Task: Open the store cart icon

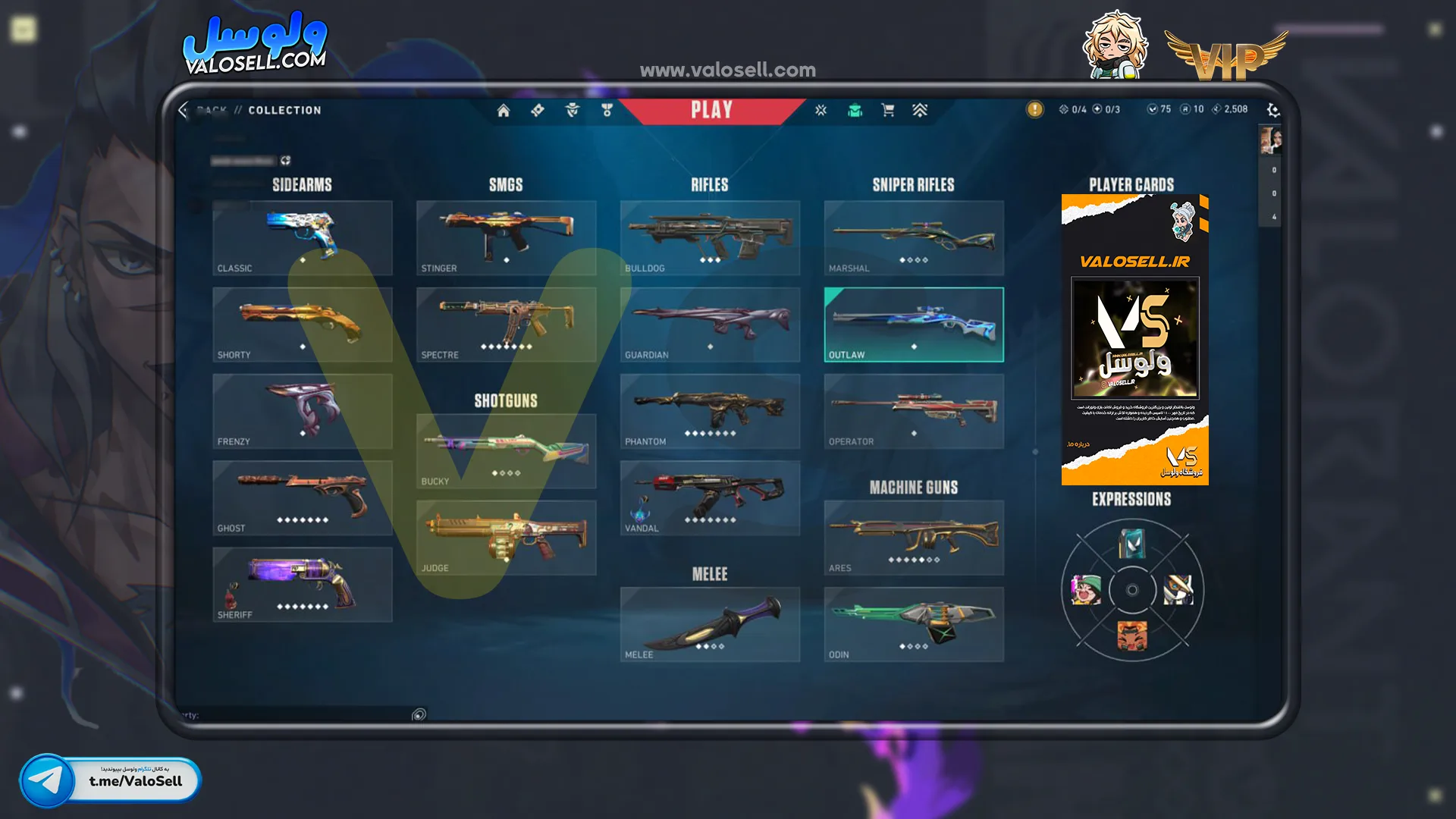Action: coord(888,111)
